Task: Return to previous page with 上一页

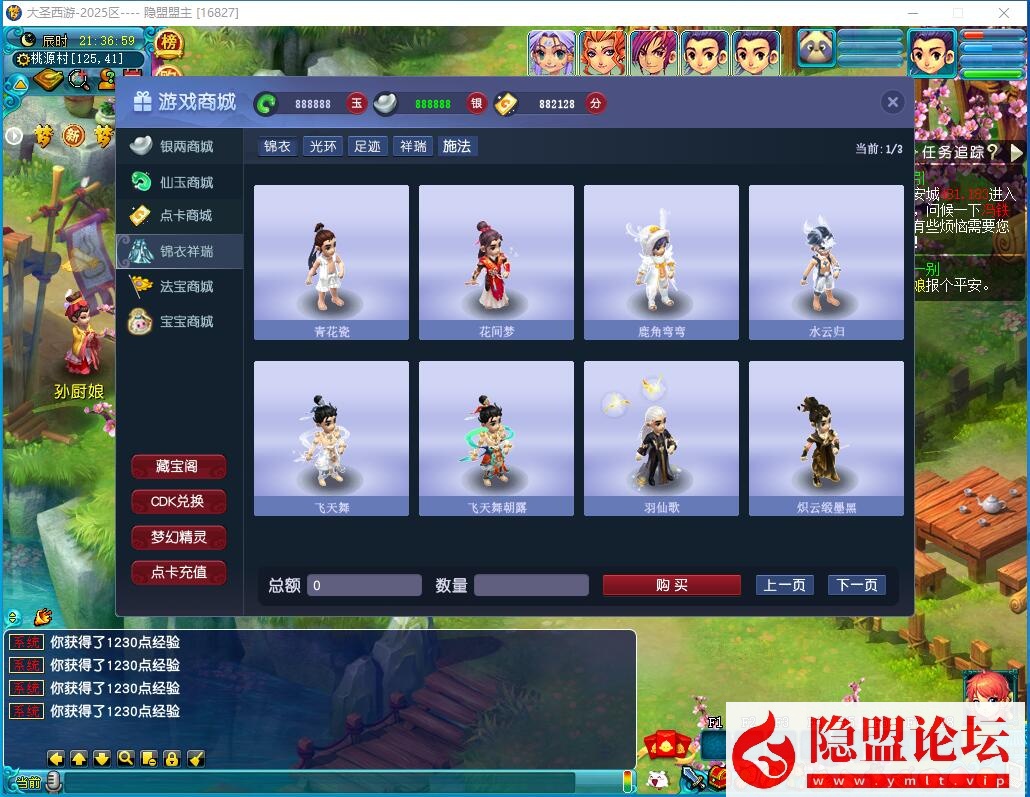Action: coord(784,585)
